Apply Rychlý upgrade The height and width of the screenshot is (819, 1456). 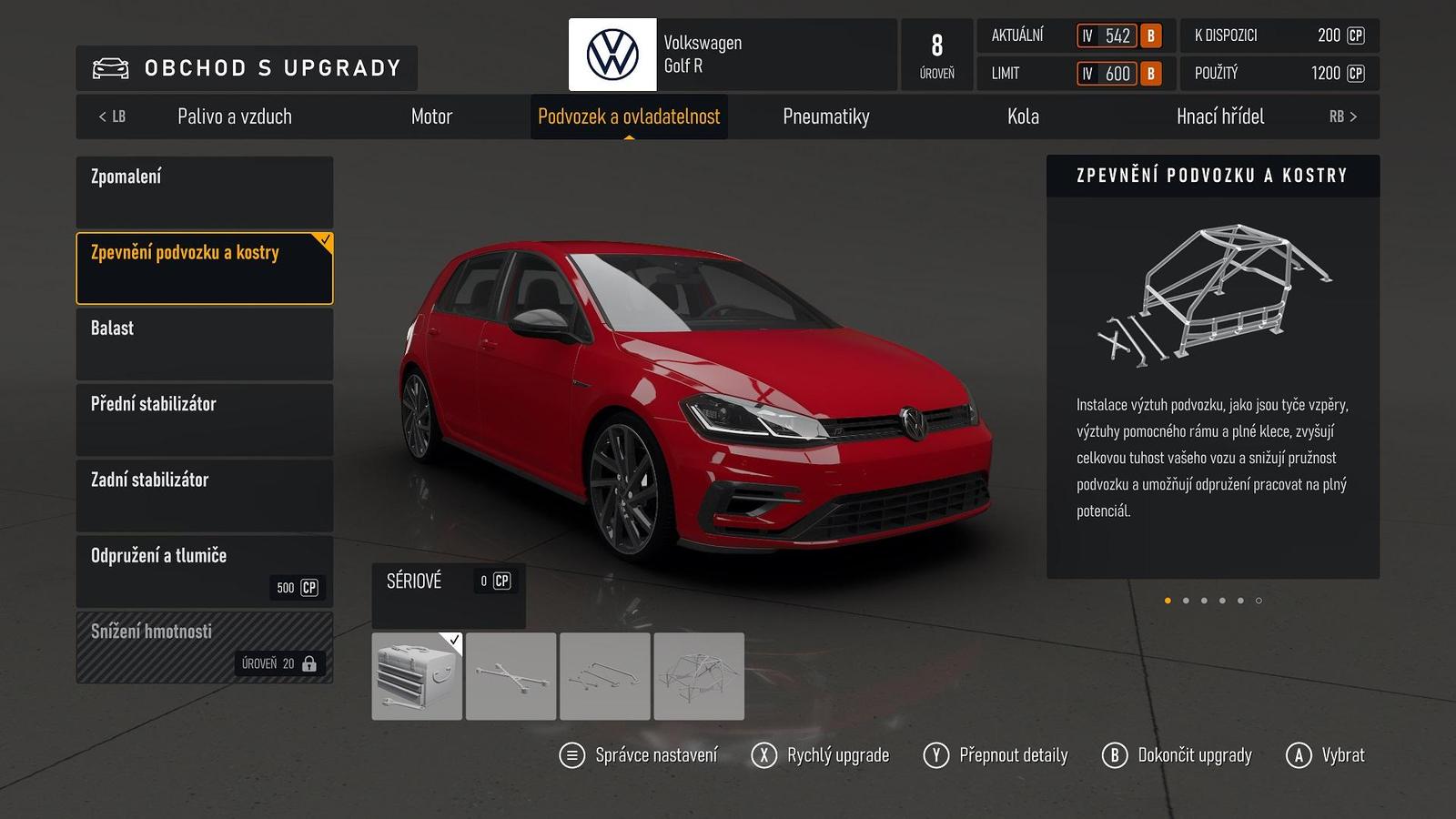[821, 755]
